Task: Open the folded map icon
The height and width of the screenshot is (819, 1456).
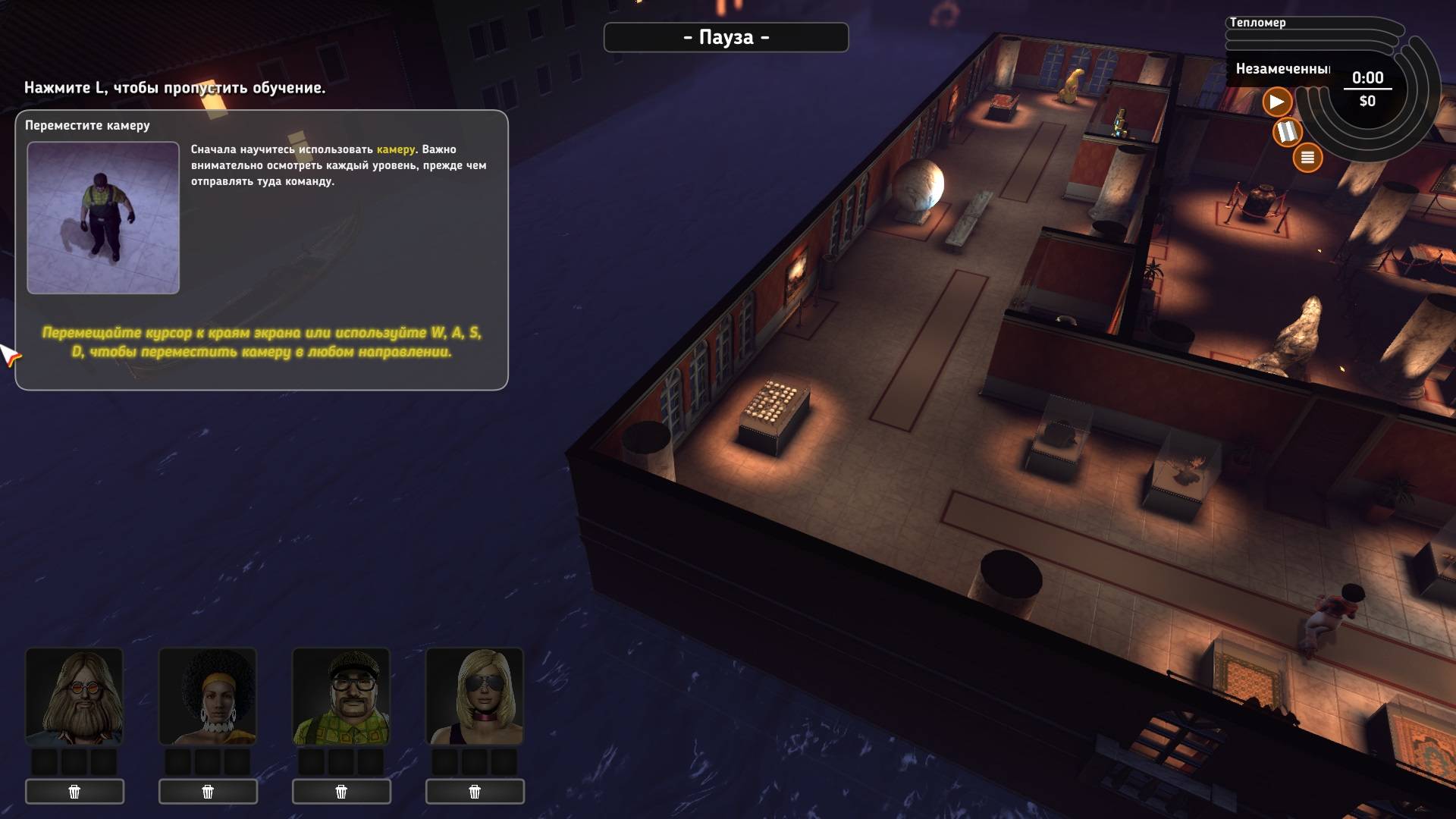Action: click(1287, 132)
